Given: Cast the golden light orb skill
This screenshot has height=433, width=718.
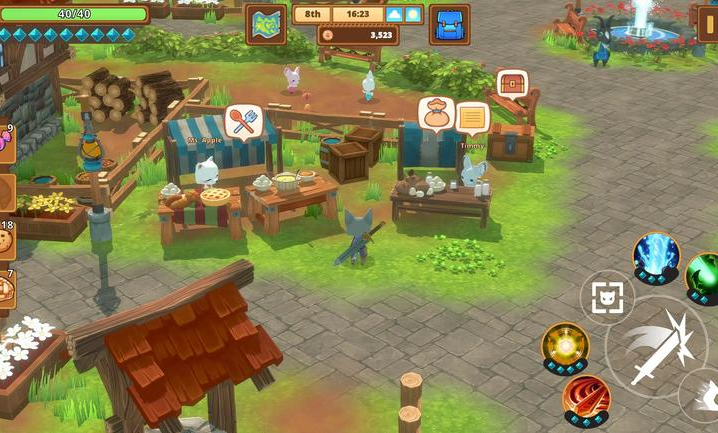Looking at the screenshot, I should [x=565, y=345].
